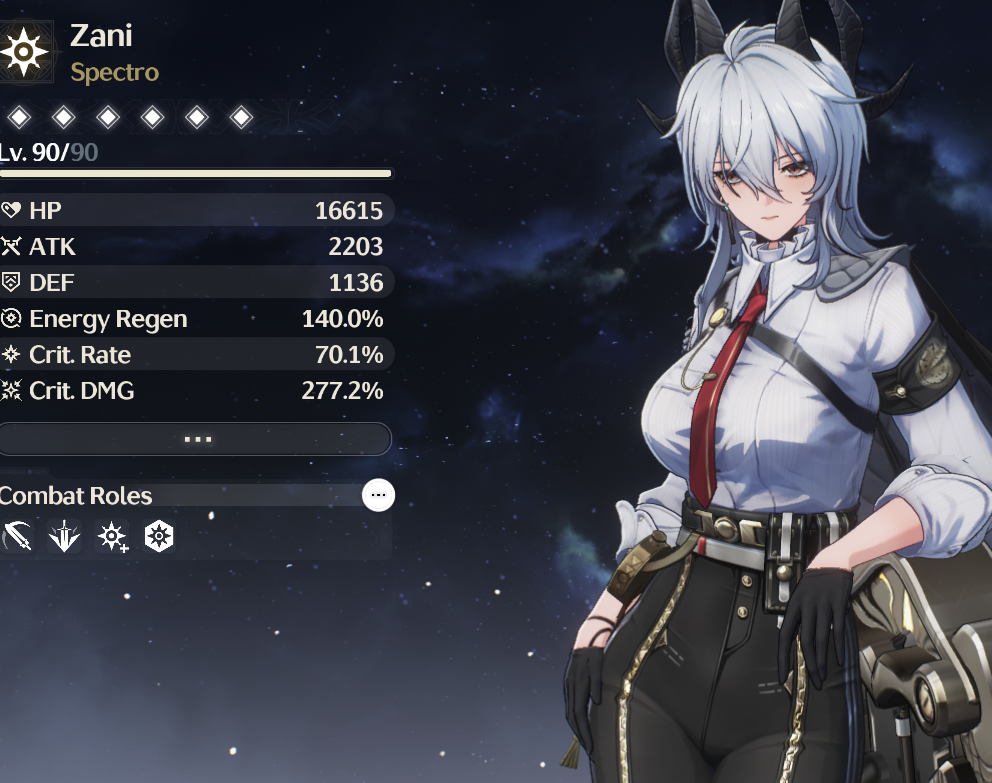
Task: Inspect the Crit. Rate stat row
Action: coord(195,355)
